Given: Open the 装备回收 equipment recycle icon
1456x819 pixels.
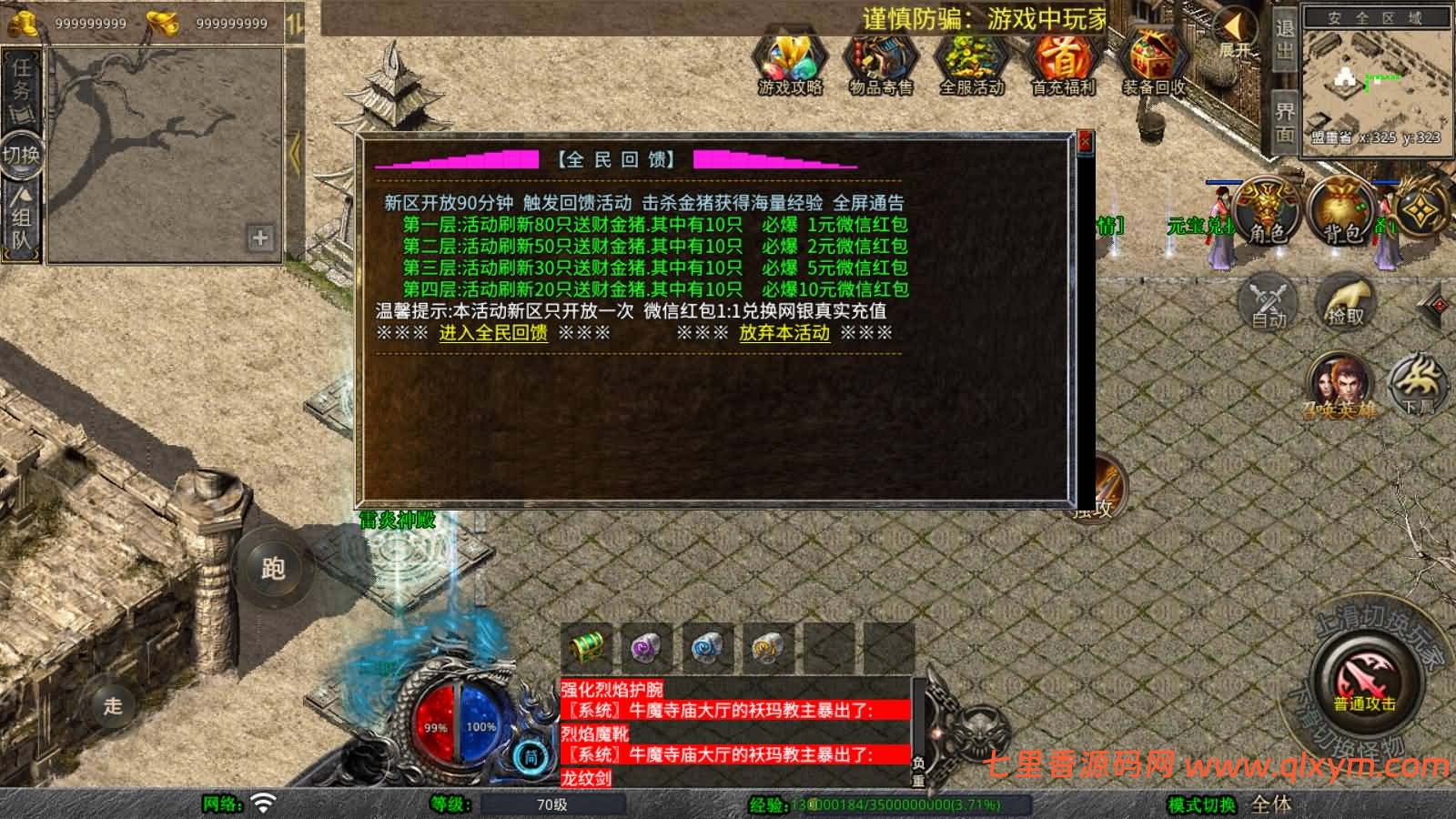Looking at the screenshot, I should point(1152,59).
